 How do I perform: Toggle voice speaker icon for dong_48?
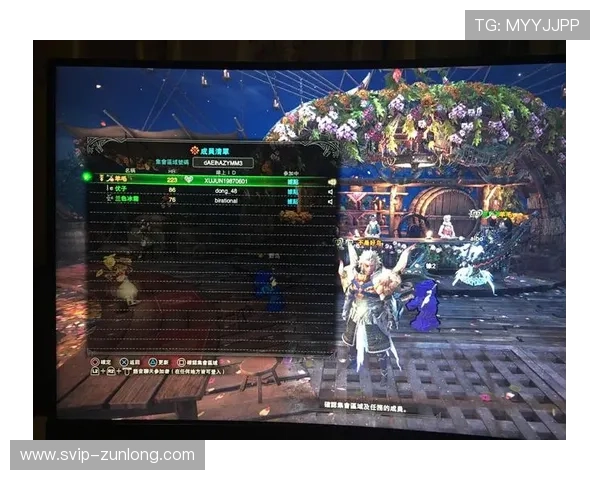tap(331, 190)
